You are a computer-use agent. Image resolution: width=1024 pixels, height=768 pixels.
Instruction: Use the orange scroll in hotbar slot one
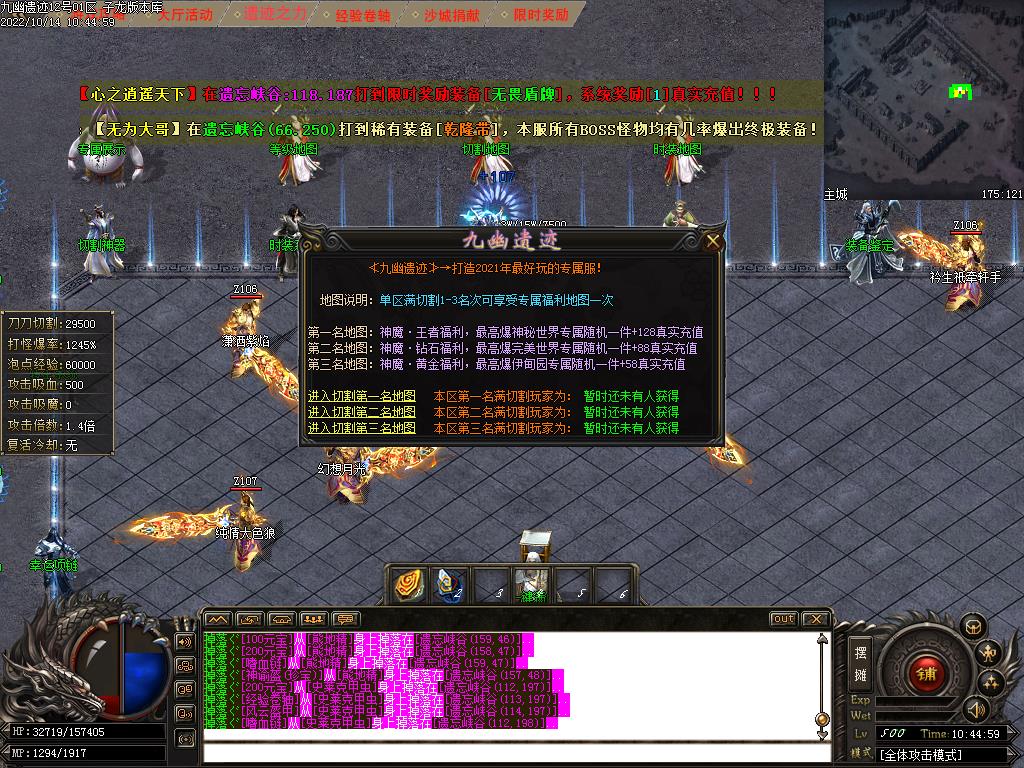408,585
